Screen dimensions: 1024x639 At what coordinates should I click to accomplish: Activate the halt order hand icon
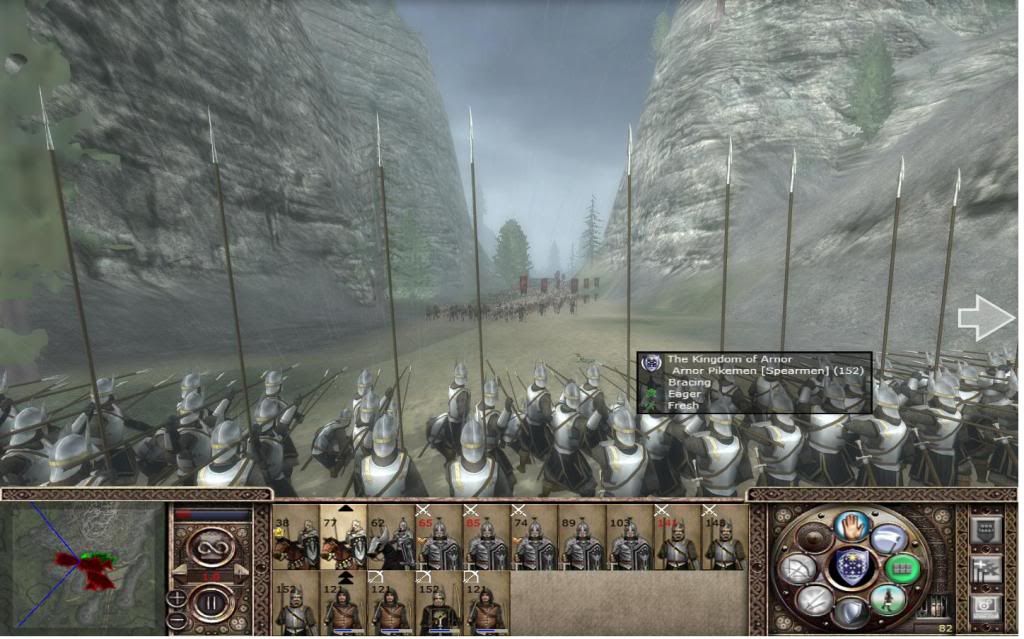point(851,525)
